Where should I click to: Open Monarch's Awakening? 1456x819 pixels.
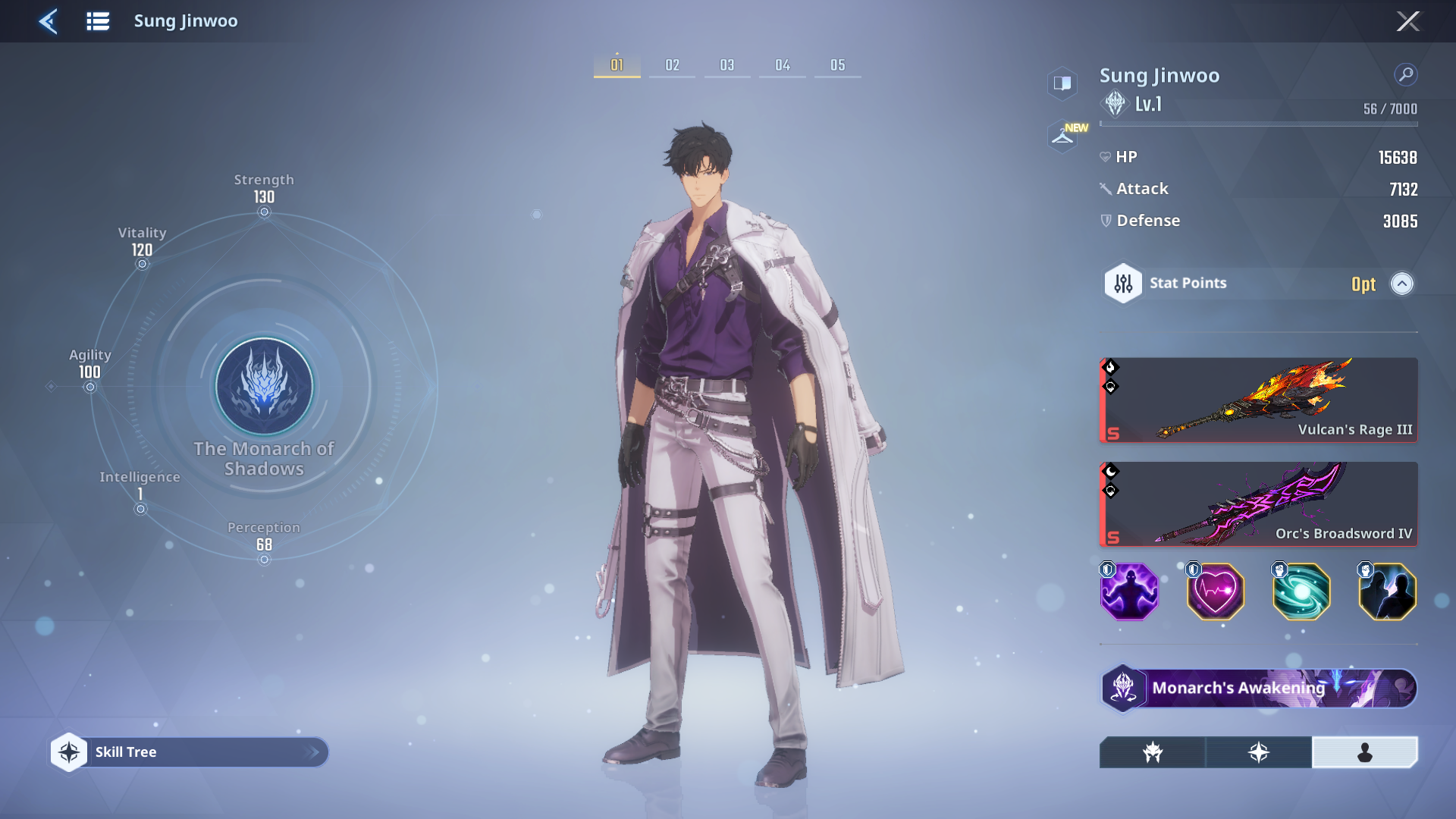click(x=1258, y=689)
